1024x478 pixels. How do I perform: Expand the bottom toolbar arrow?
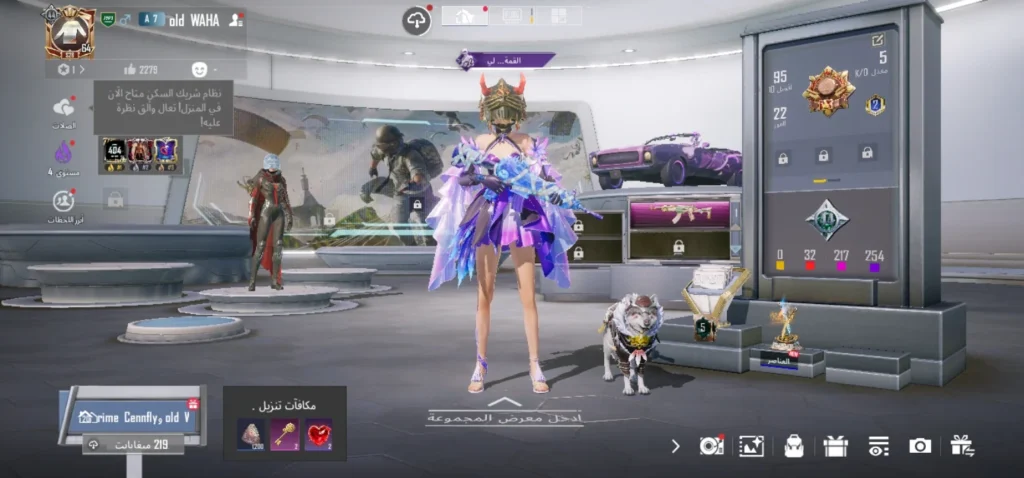click(x=676, y=446)
